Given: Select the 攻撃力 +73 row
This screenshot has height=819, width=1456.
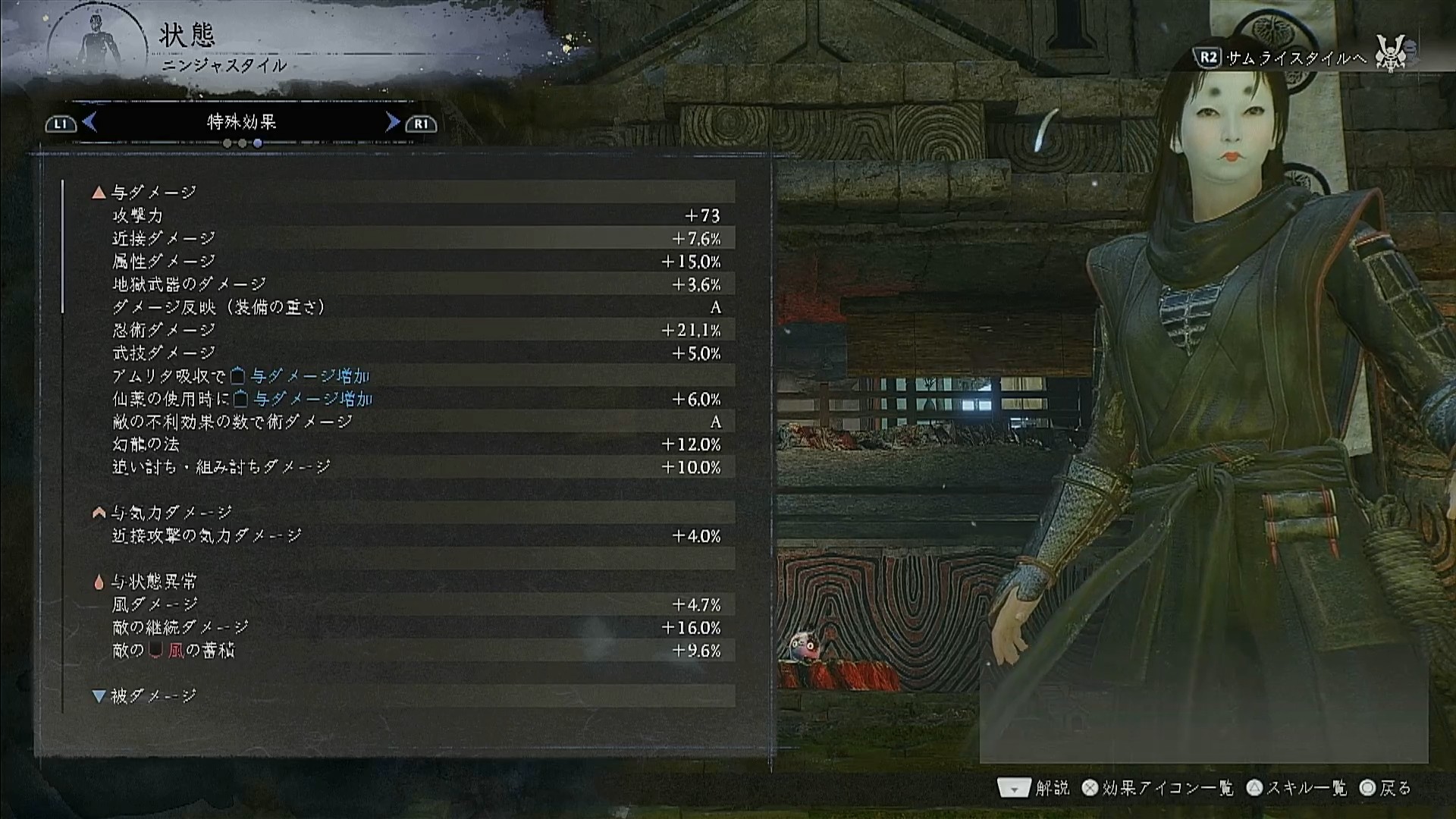Looking at the screenshot, I should click(x=416, y=216).
